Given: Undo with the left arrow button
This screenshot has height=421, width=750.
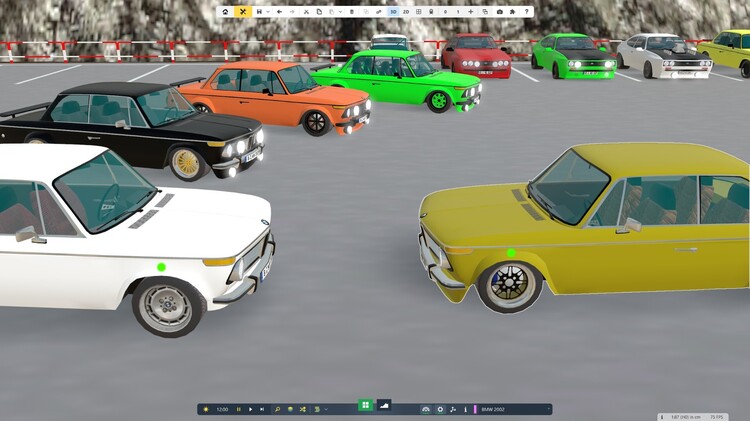Looking at the screenshot, I should [279, 11].
